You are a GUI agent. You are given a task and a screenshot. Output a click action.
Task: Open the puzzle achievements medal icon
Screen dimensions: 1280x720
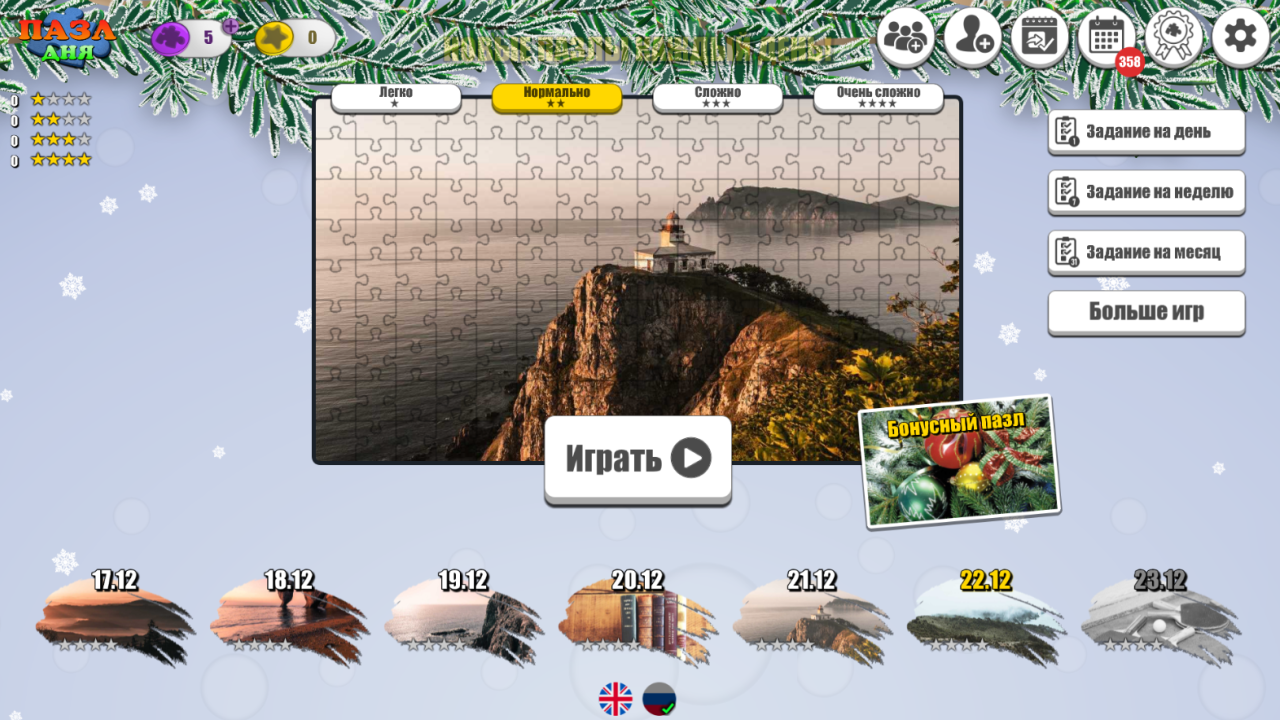pyautogui.click(x=1173, y=36)
